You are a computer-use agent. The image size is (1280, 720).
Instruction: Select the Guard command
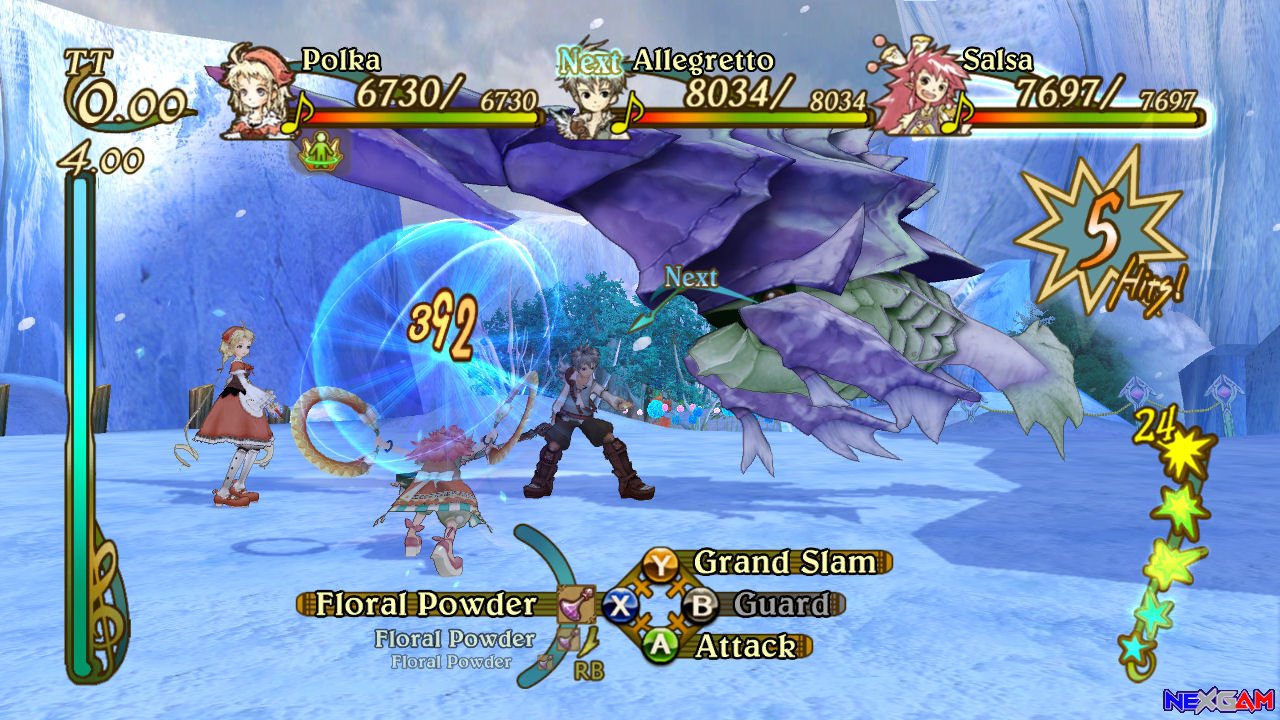[781, 604]
